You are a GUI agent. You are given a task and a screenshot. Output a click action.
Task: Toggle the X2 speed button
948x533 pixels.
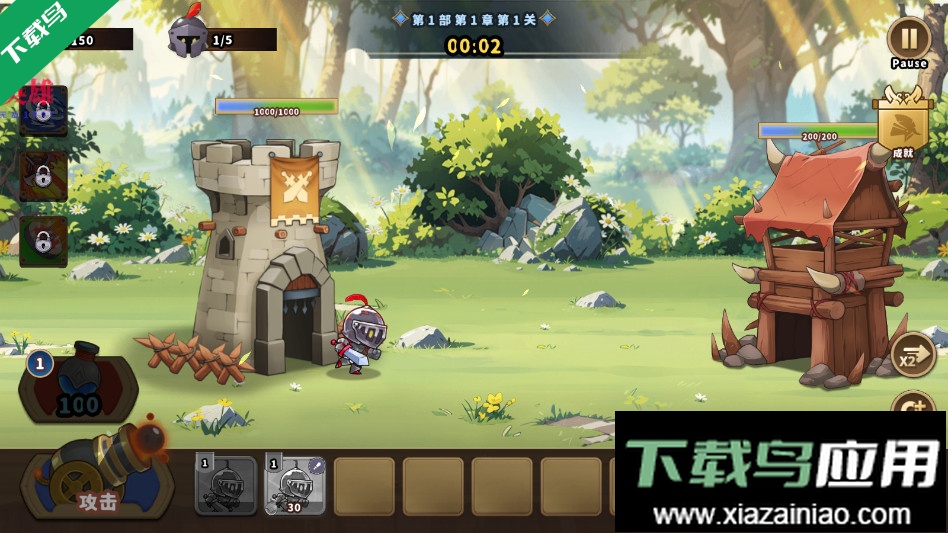(912, 356)
